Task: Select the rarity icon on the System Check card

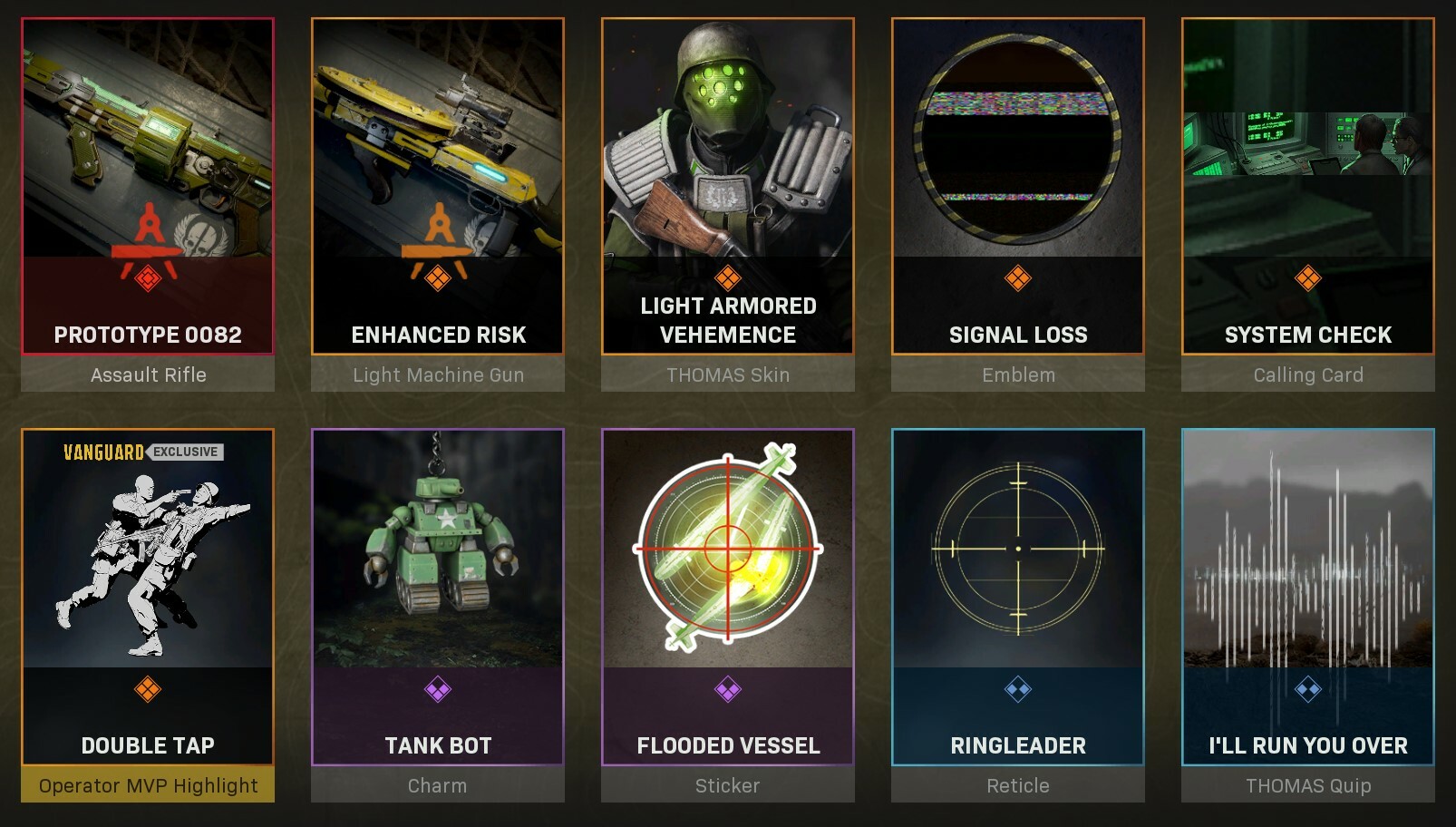Action: [1308, 279]
